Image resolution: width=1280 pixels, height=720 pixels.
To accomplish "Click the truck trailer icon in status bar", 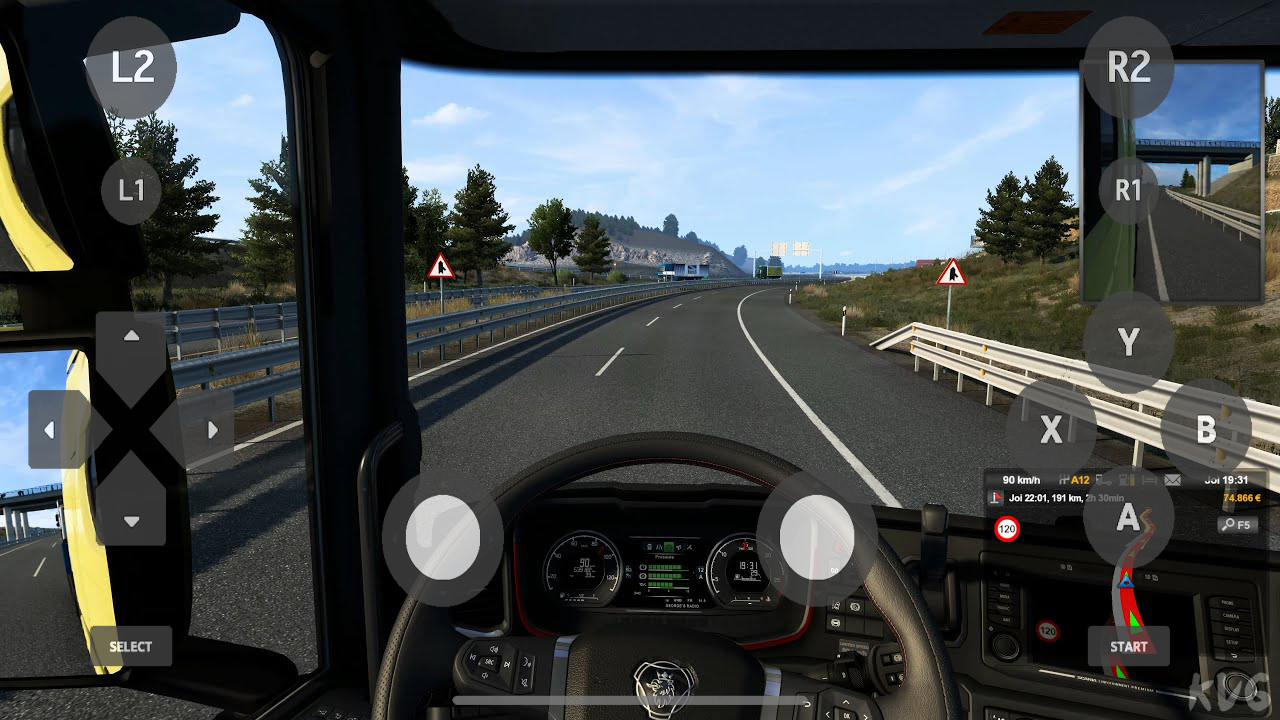I will (1104, 481).
